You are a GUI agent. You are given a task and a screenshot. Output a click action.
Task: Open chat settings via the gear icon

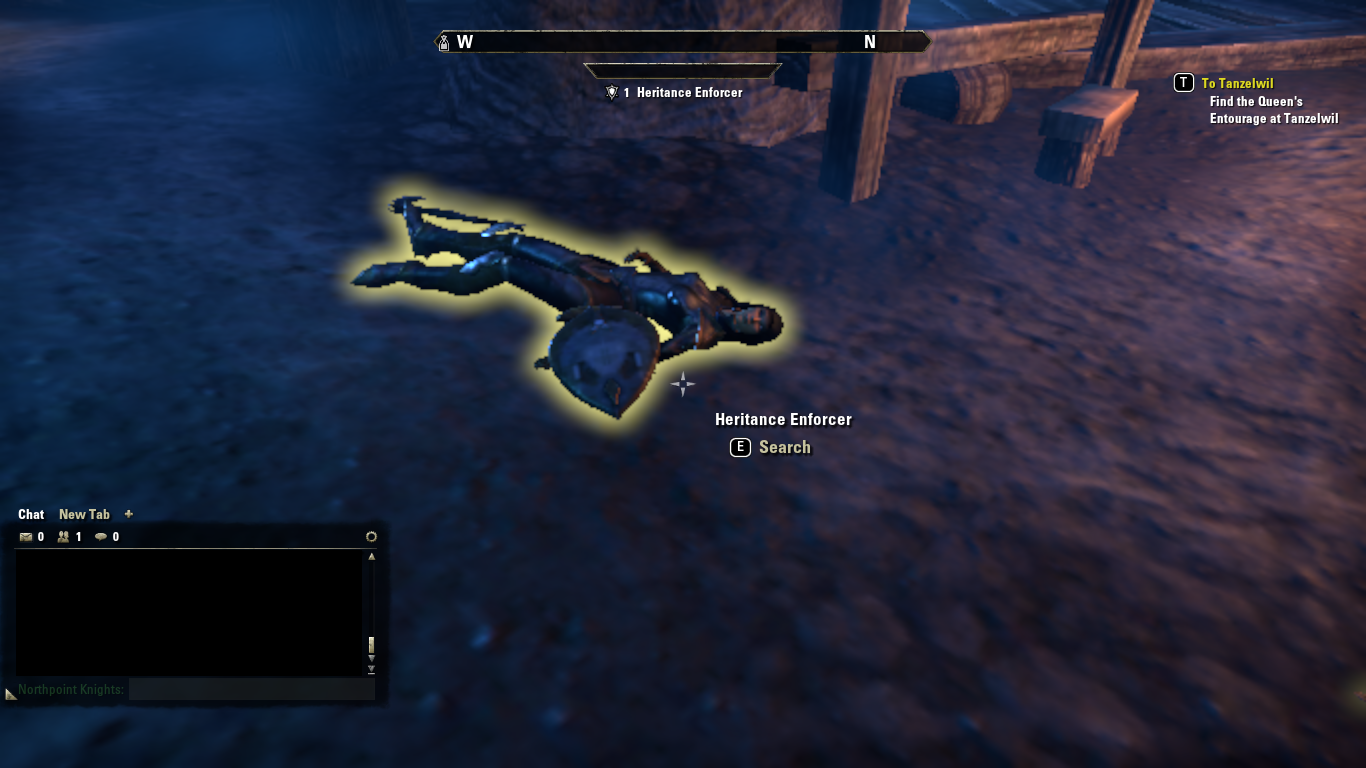point(371,536)
